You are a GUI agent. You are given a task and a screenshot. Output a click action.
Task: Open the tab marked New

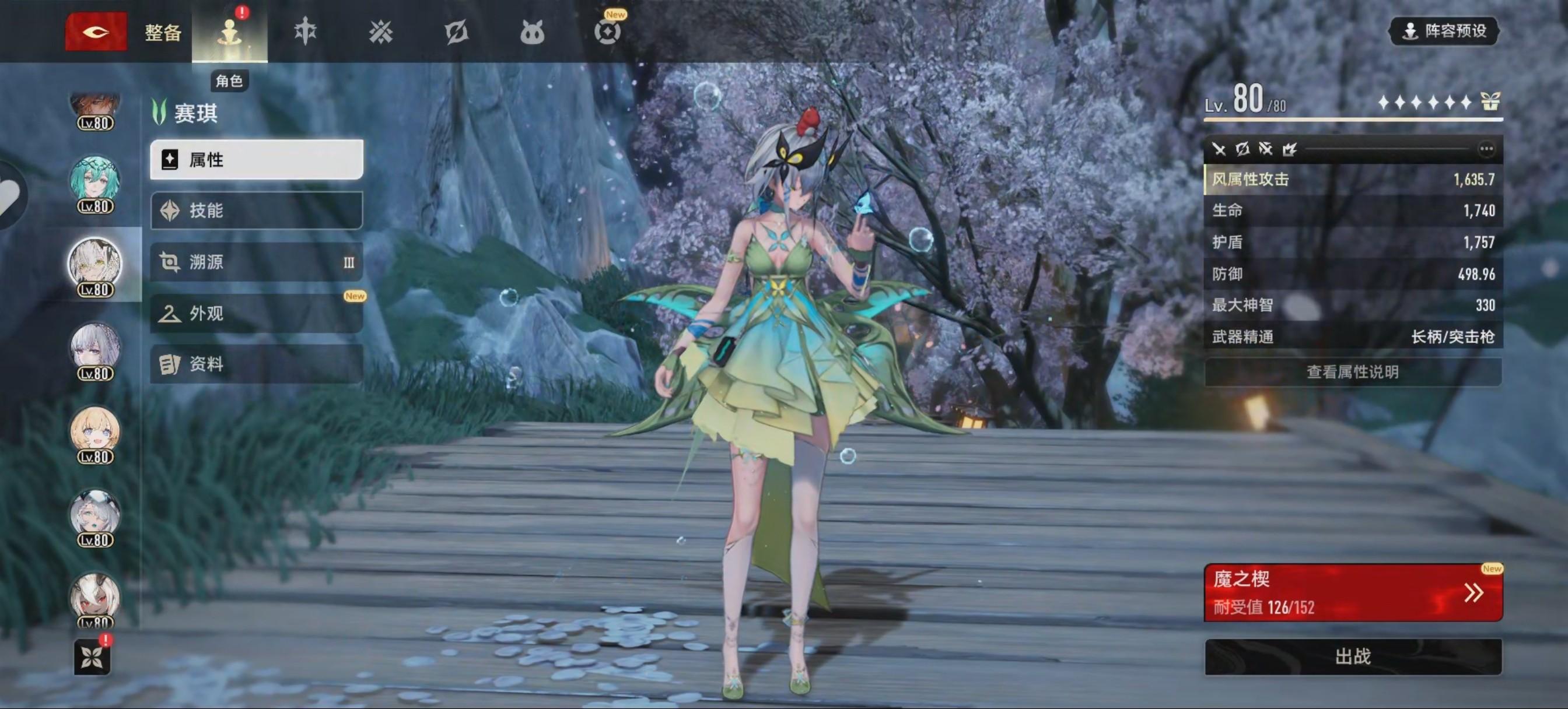607,31
